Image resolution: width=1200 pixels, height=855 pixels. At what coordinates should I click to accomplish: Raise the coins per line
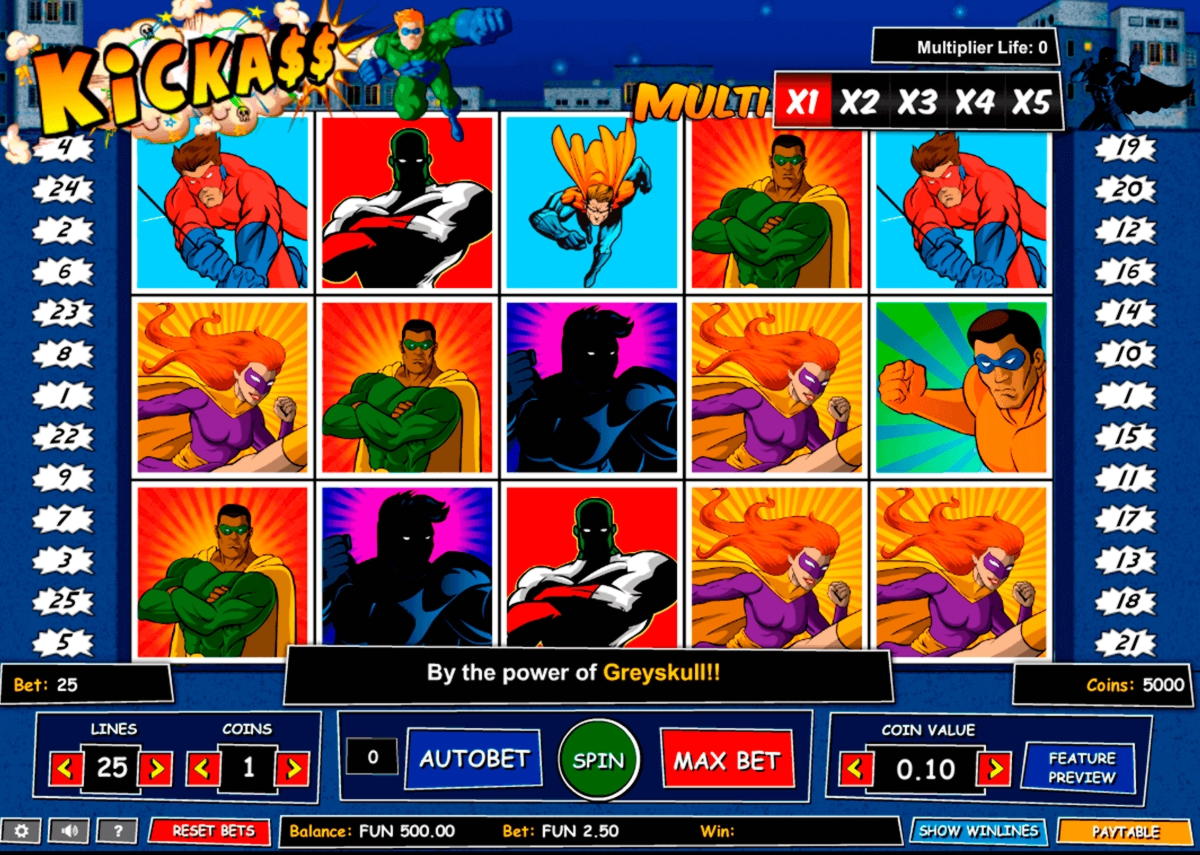(292, 768)
